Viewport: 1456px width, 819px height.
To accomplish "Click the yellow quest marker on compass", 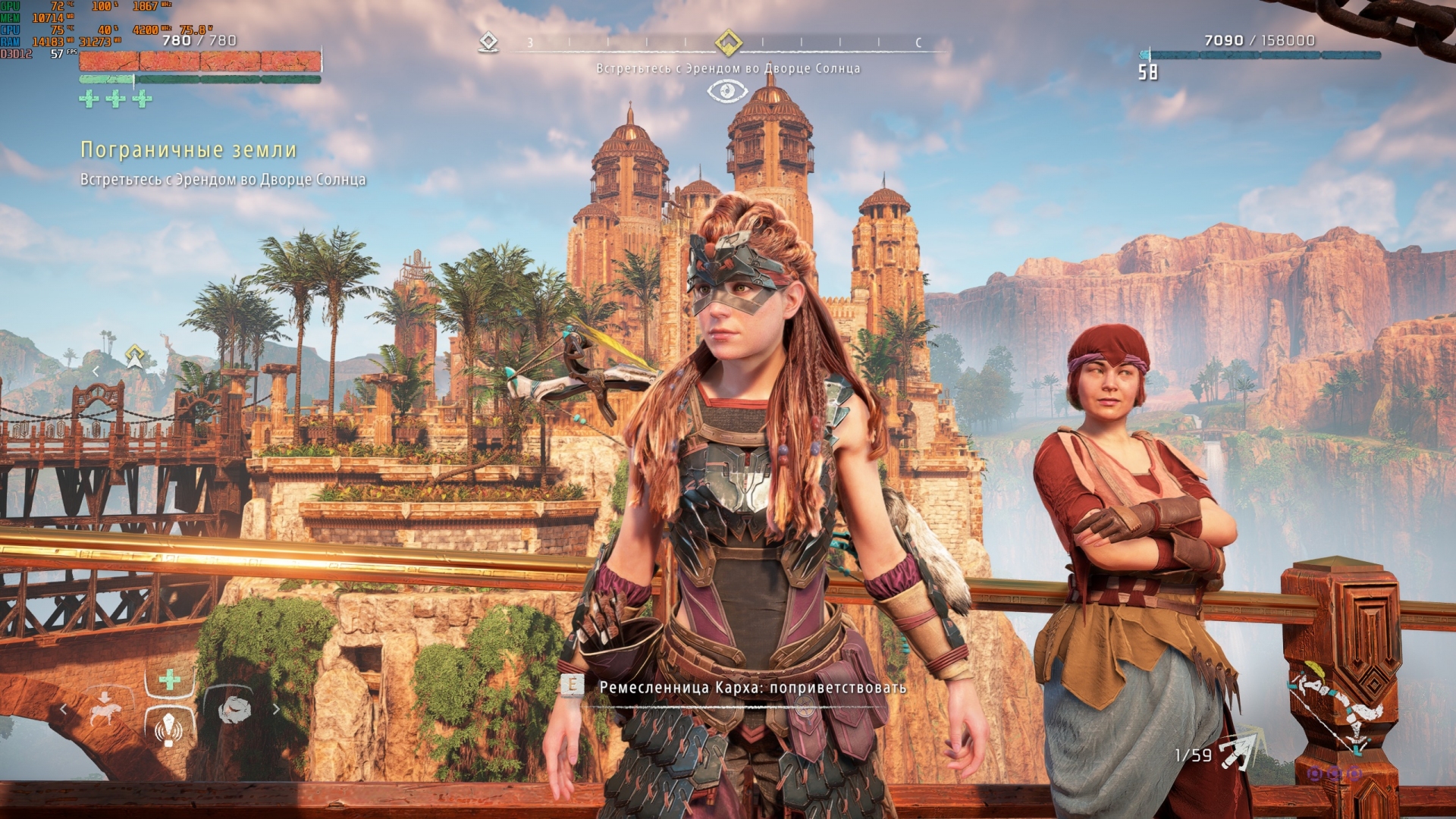I will coord(728,42).
